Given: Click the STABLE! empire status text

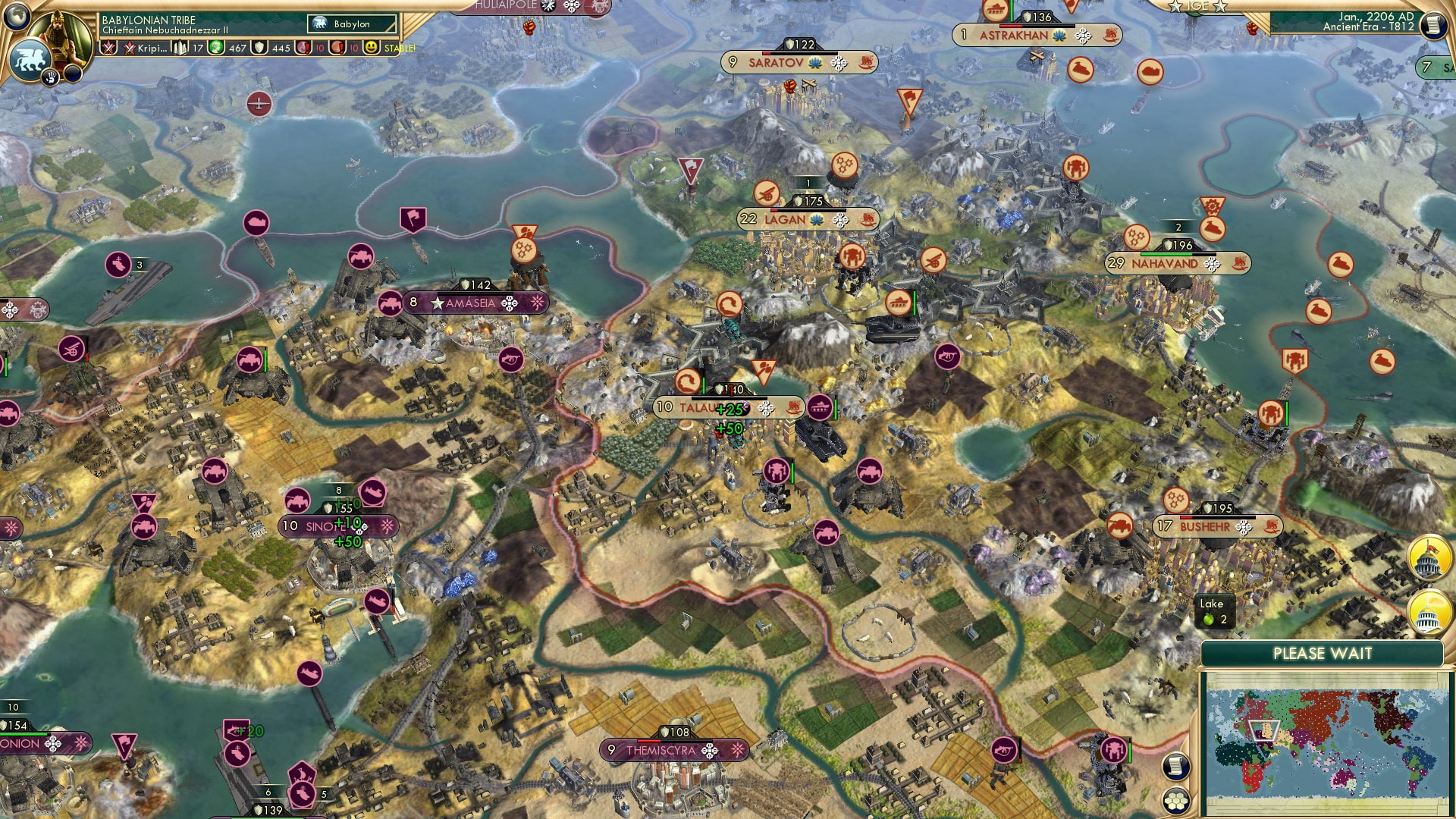Looking at the screenshot, I should point(399,48).
